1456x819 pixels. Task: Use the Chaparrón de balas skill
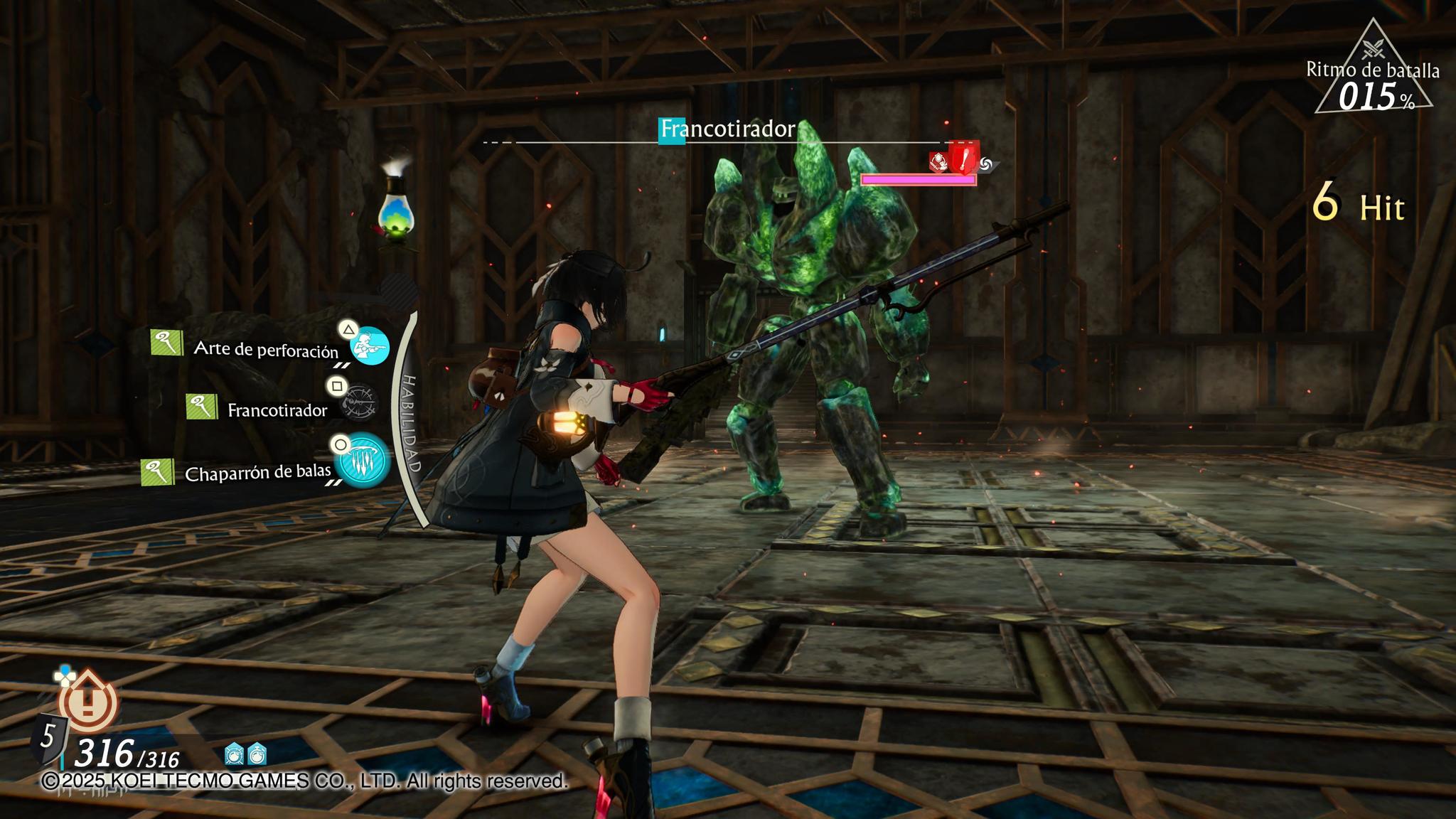click(363, 459)
